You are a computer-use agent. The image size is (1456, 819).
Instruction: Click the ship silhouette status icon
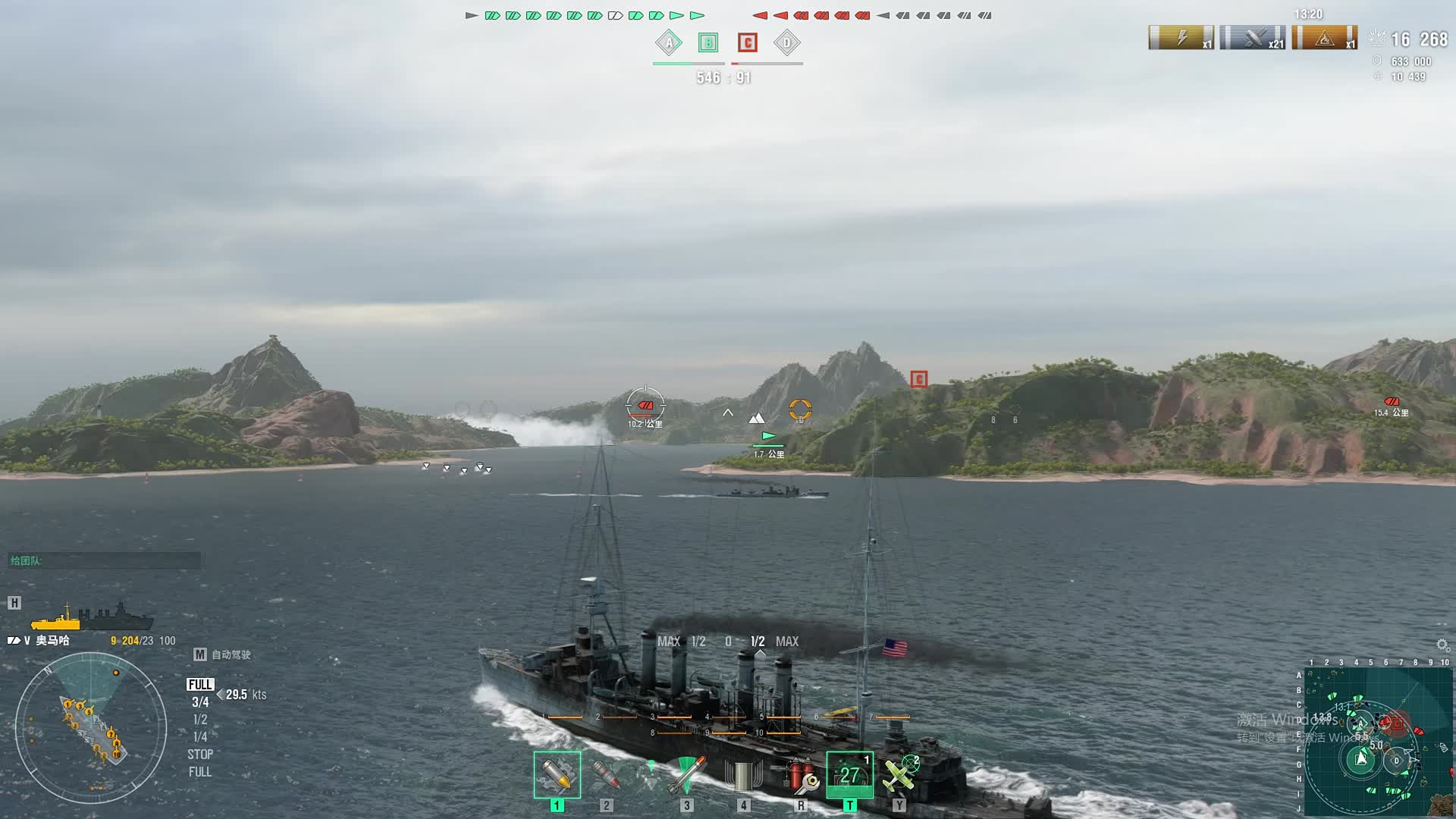coord(91,617)
